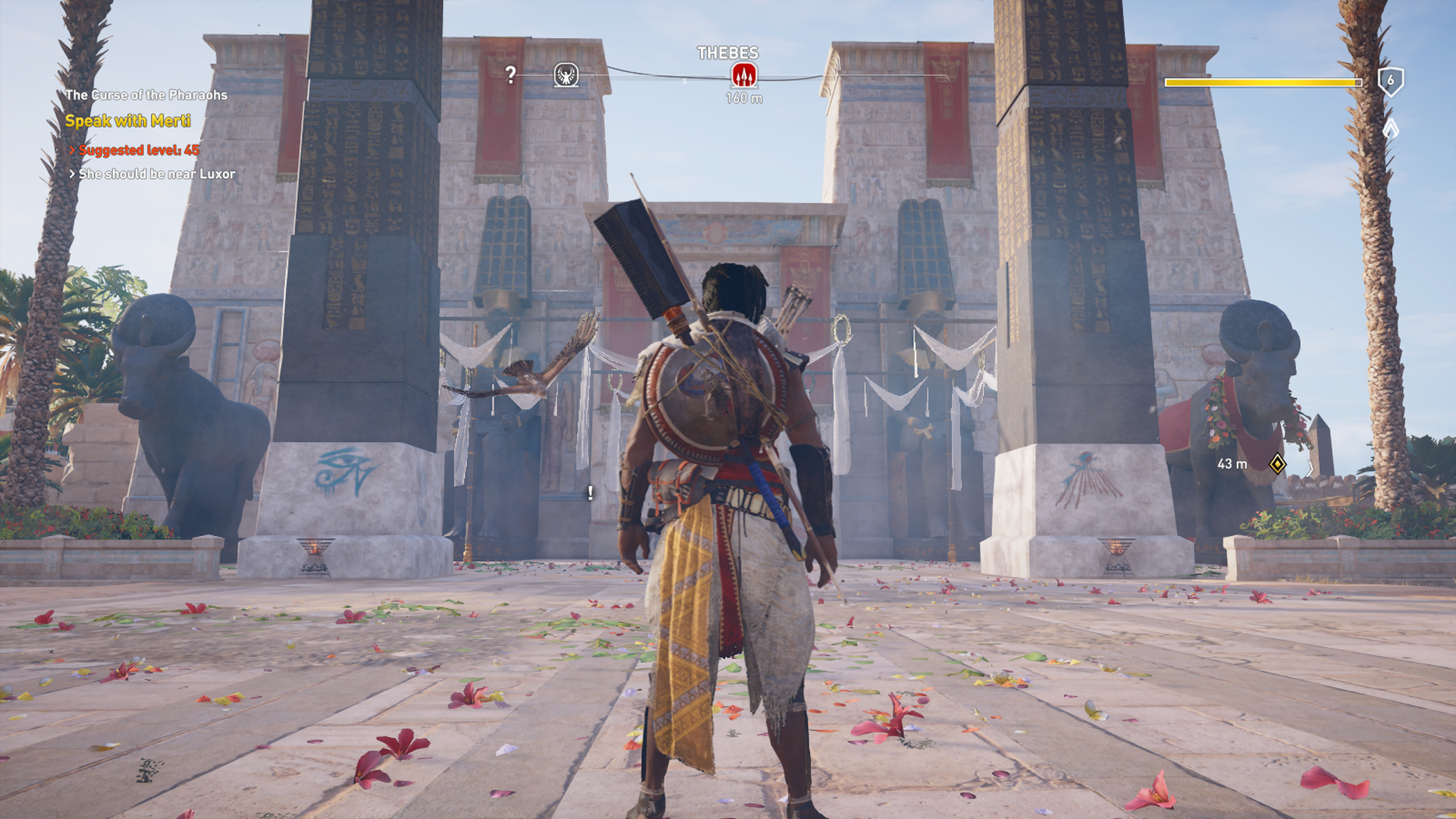Click the white exclamation mark marker
Screen dimensions: 1456x819
tap(590, 493)
